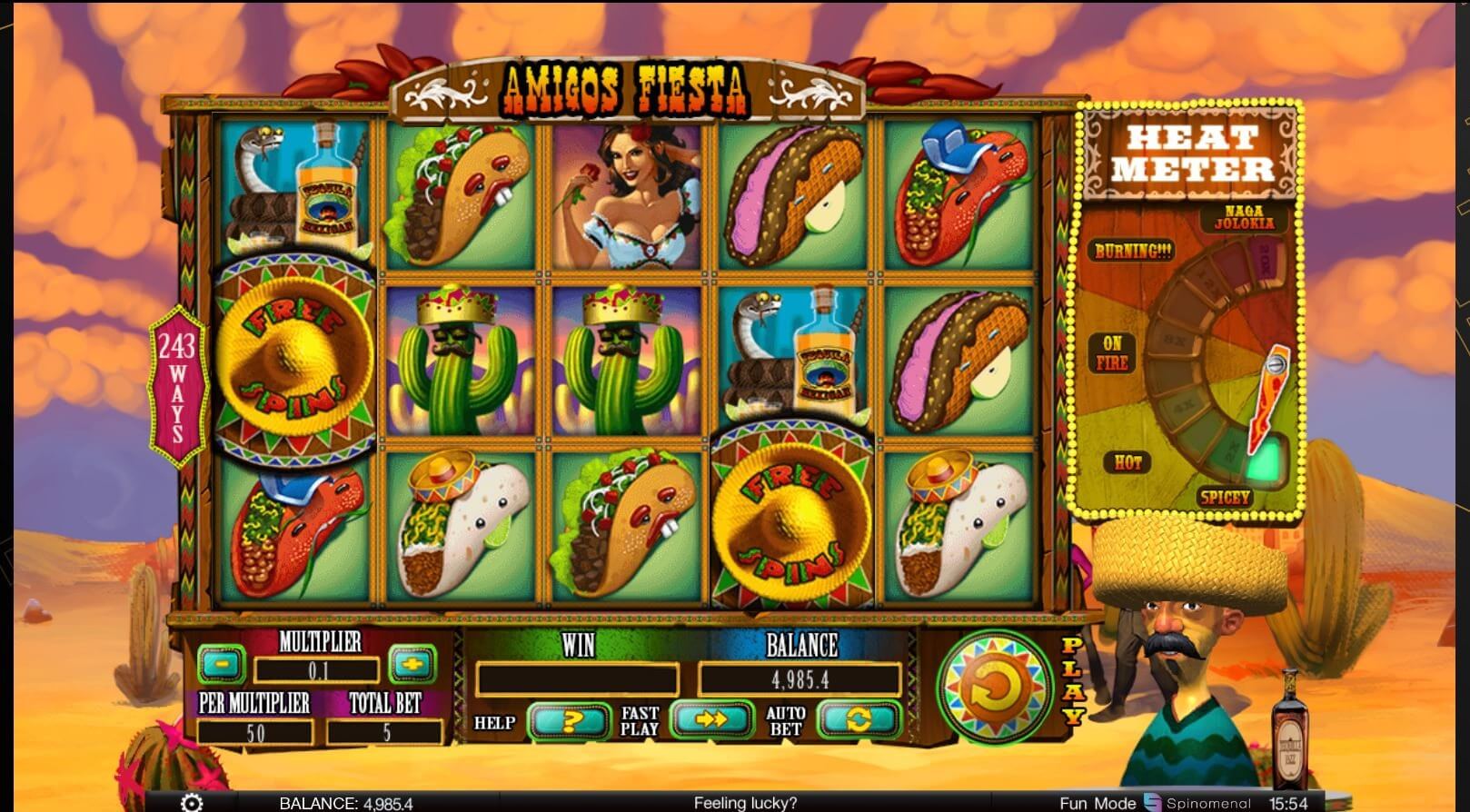The width and height of the screenshot is (1470, 812).
Task: Increase the multiplier with the plus button
Action: (412, 664)
